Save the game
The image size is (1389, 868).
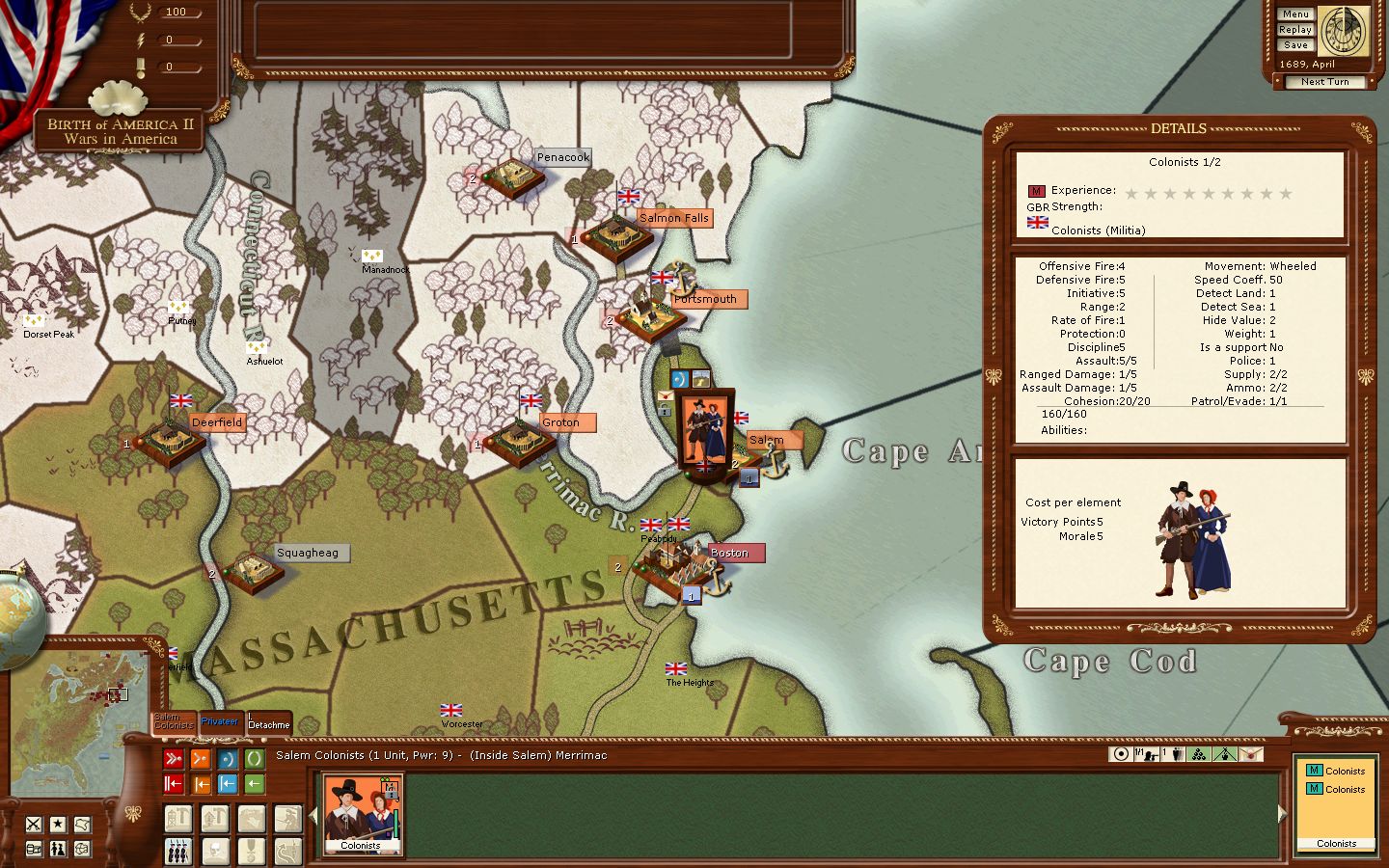(x=1295, y=45)
